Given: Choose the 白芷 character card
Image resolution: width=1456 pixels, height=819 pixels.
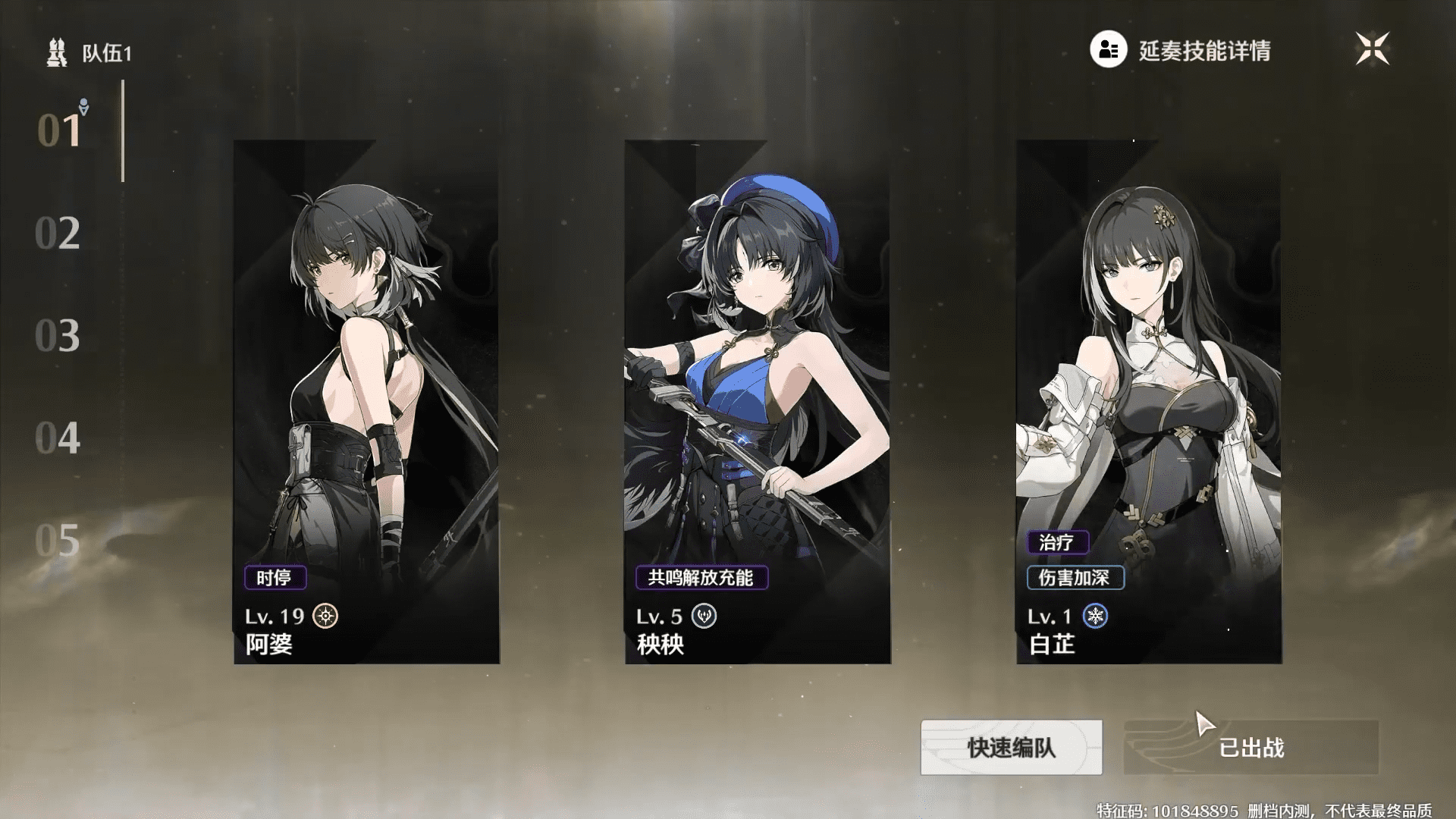Looking at the screenshot, I should pos(1149,402).
